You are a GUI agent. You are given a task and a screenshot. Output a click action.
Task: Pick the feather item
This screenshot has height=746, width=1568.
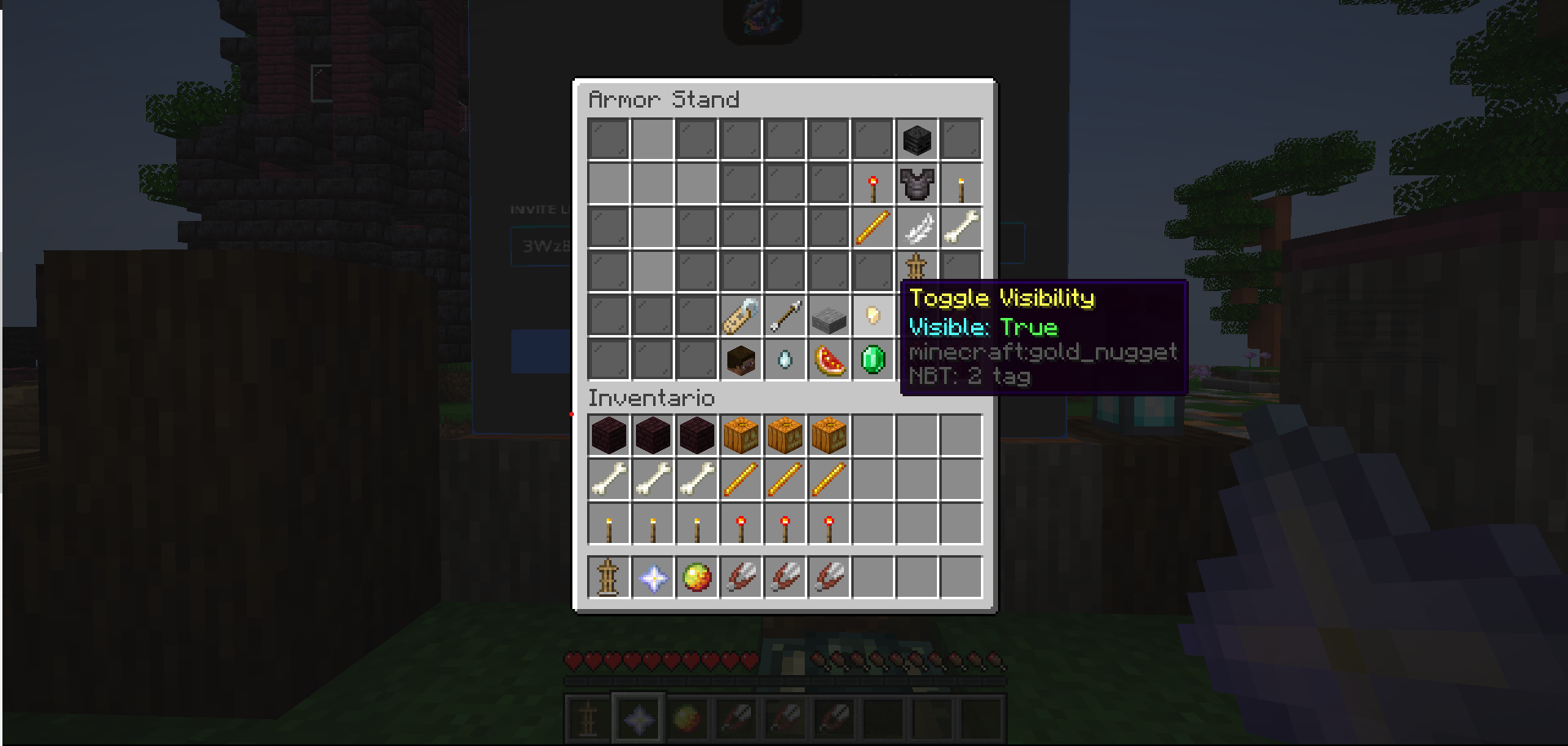point(917,227)
